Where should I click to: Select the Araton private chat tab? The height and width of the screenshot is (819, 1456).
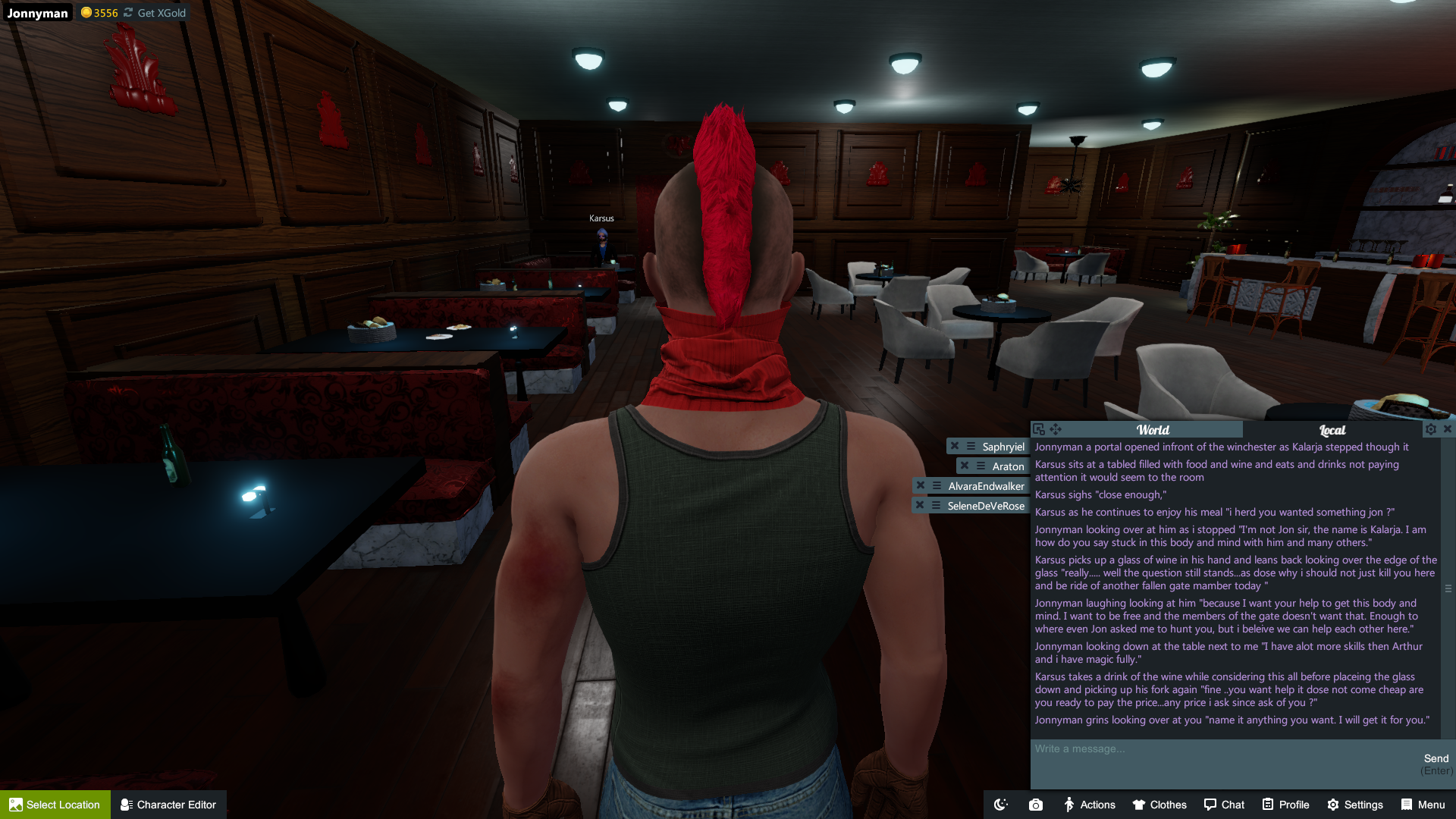[1008, 466]
